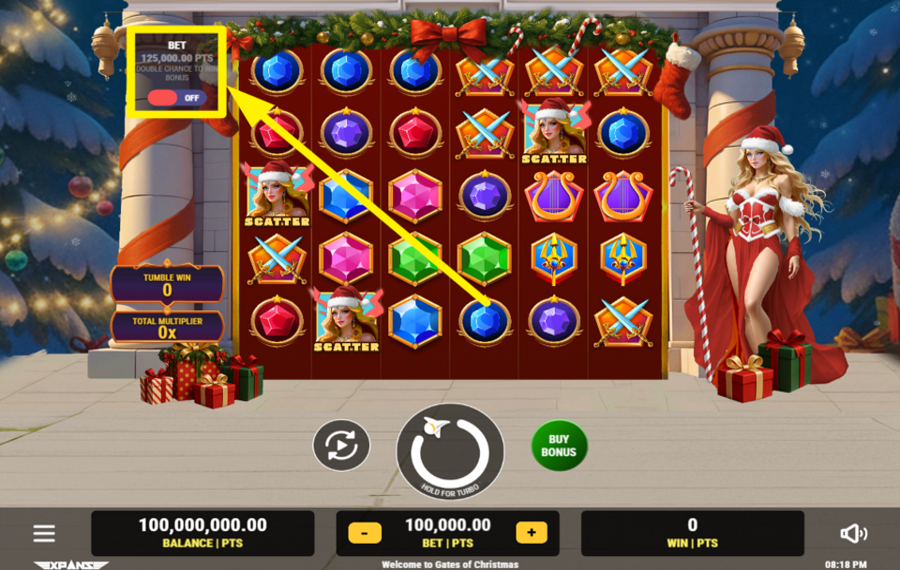Click the green Buy Bonus button

(559, 446)
